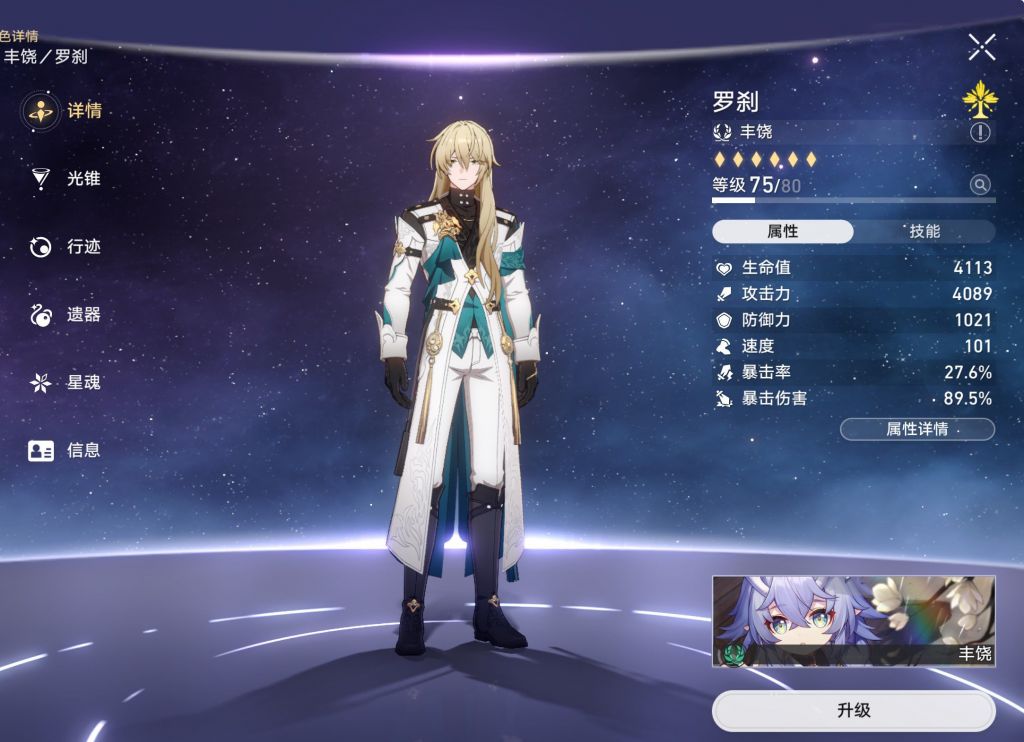This screenshot has width=1024, height=742.
Task: Open 属性详情 attribute details
Action: (917, 430)
